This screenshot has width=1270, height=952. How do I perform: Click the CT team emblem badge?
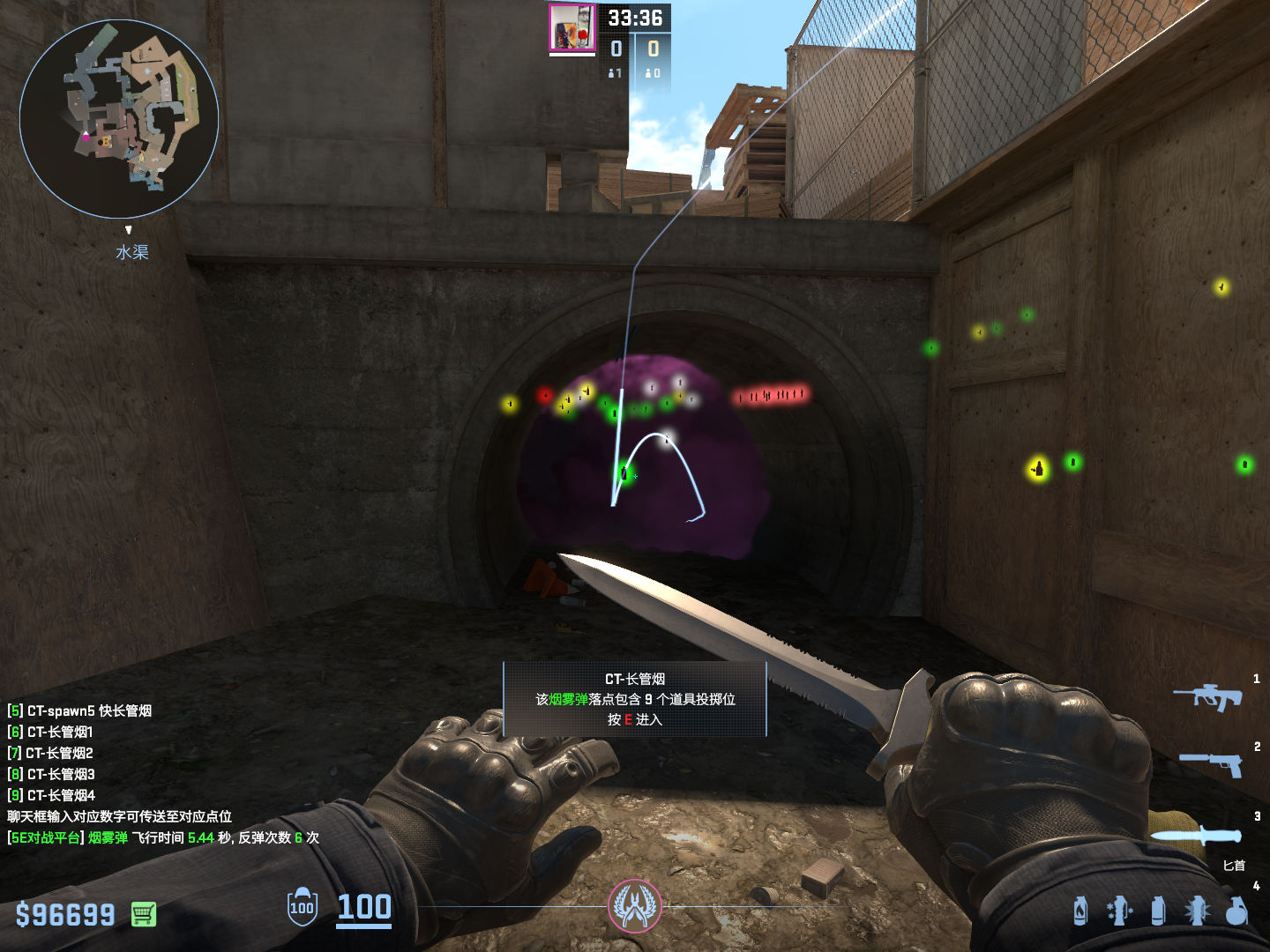(x=634, y=906)
